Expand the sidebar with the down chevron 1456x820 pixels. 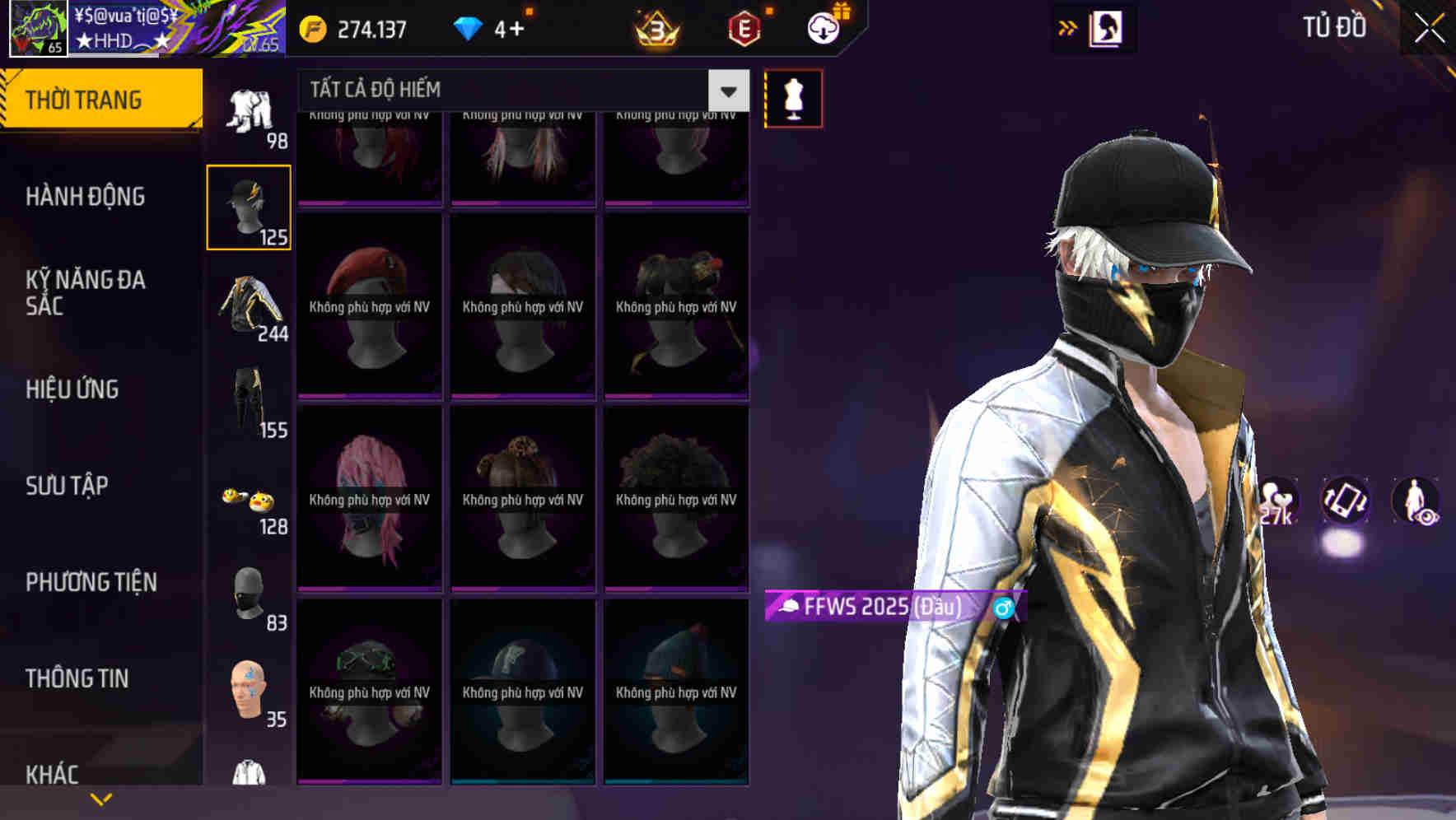click(101, 797)
